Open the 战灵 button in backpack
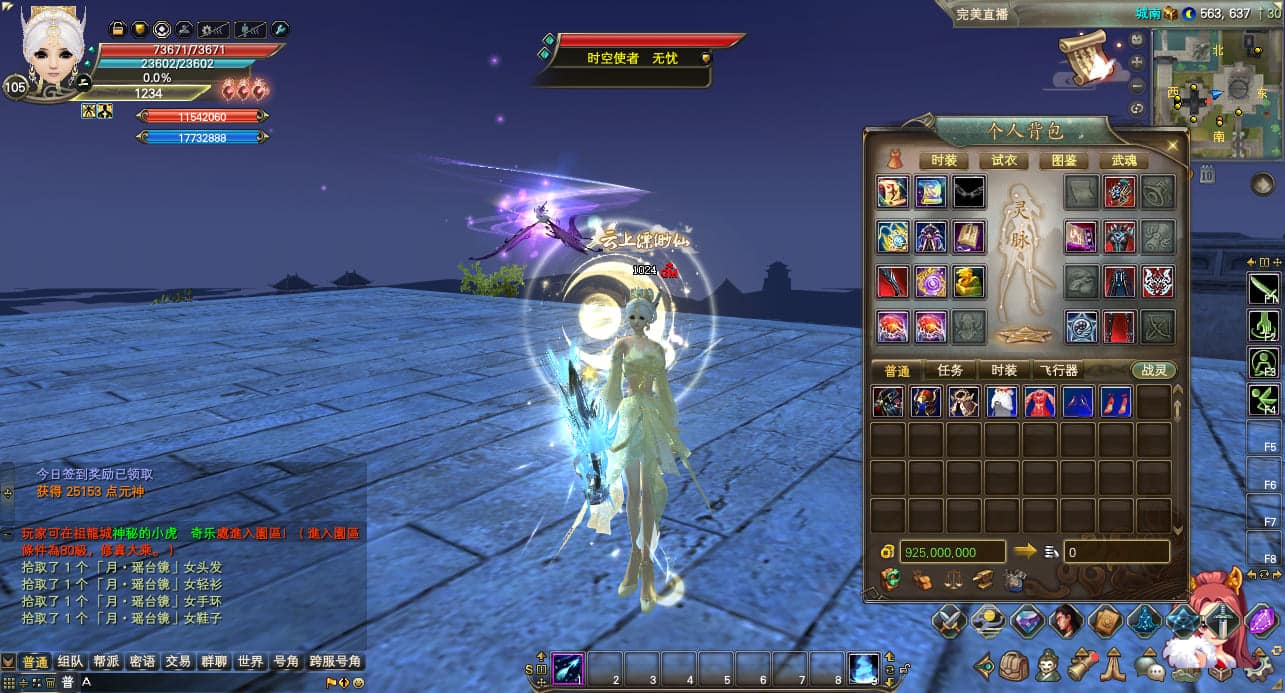Viewport: 1285px width, 693px height. click(1154, 370)
